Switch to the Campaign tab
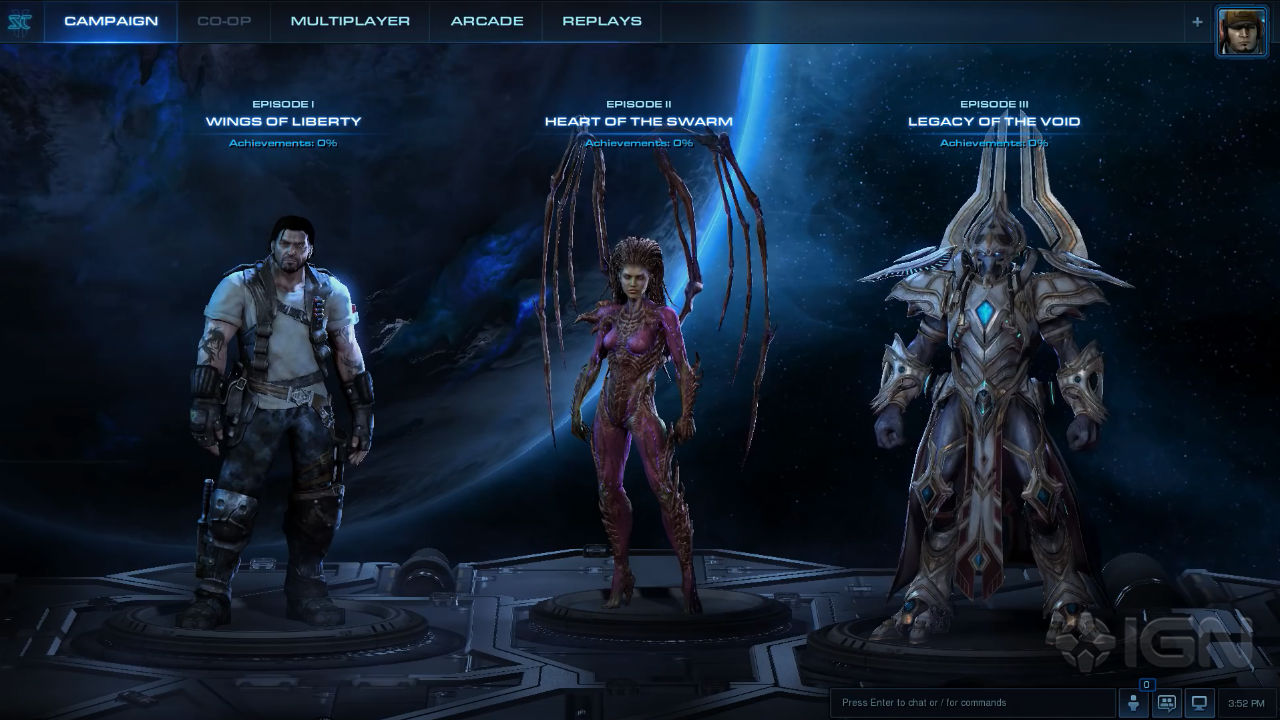This screenshot has height=720, width=1280. tap(111, 21)
